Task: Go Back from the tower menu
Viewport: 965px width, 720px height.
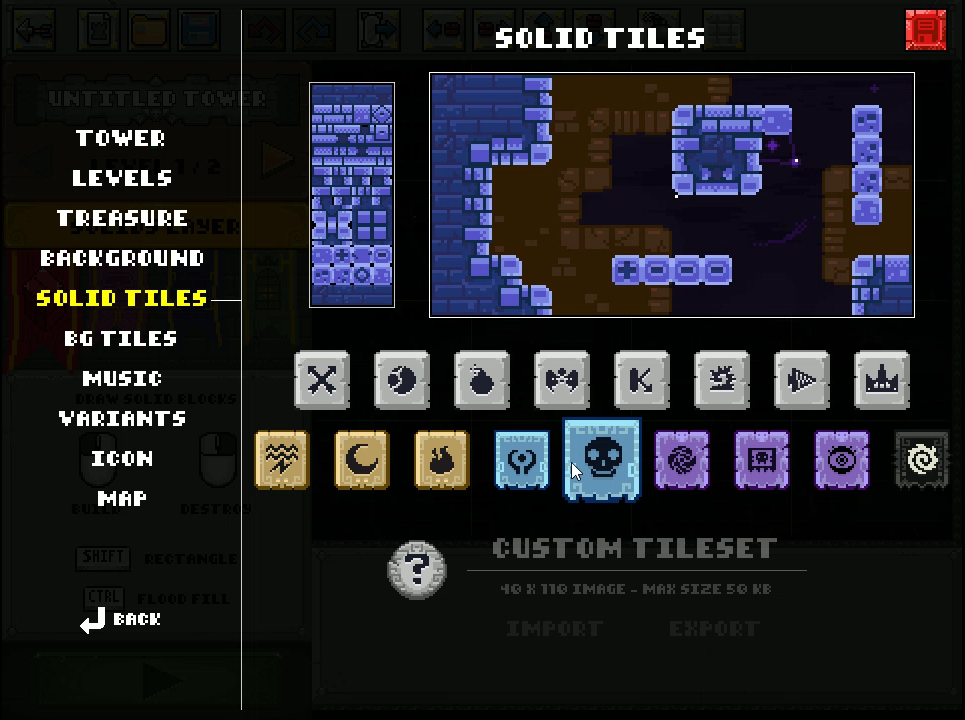Action: pyautogui.click(x=121, y=620)
